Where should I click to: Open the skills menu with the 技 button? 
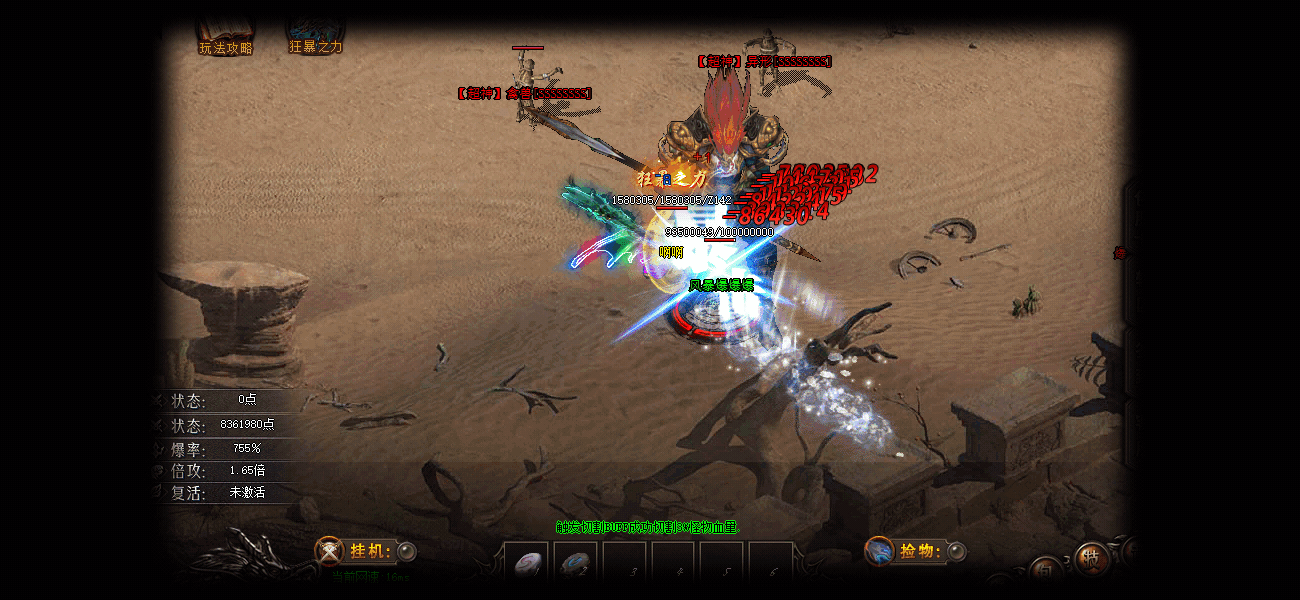pyautogui.click(x=1091, y=559)
